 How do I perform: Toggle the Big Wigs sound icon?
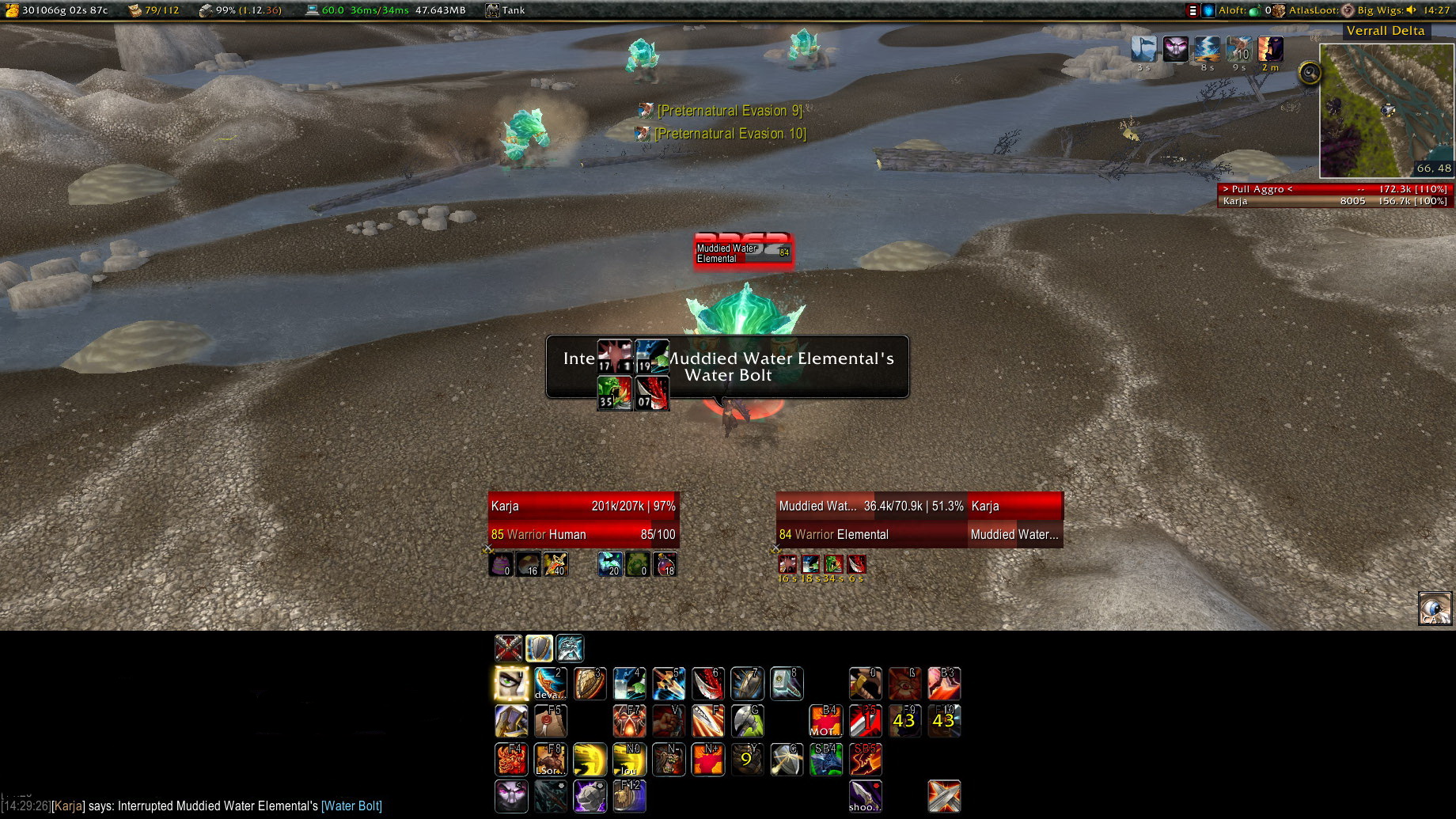pos(1411,10)
